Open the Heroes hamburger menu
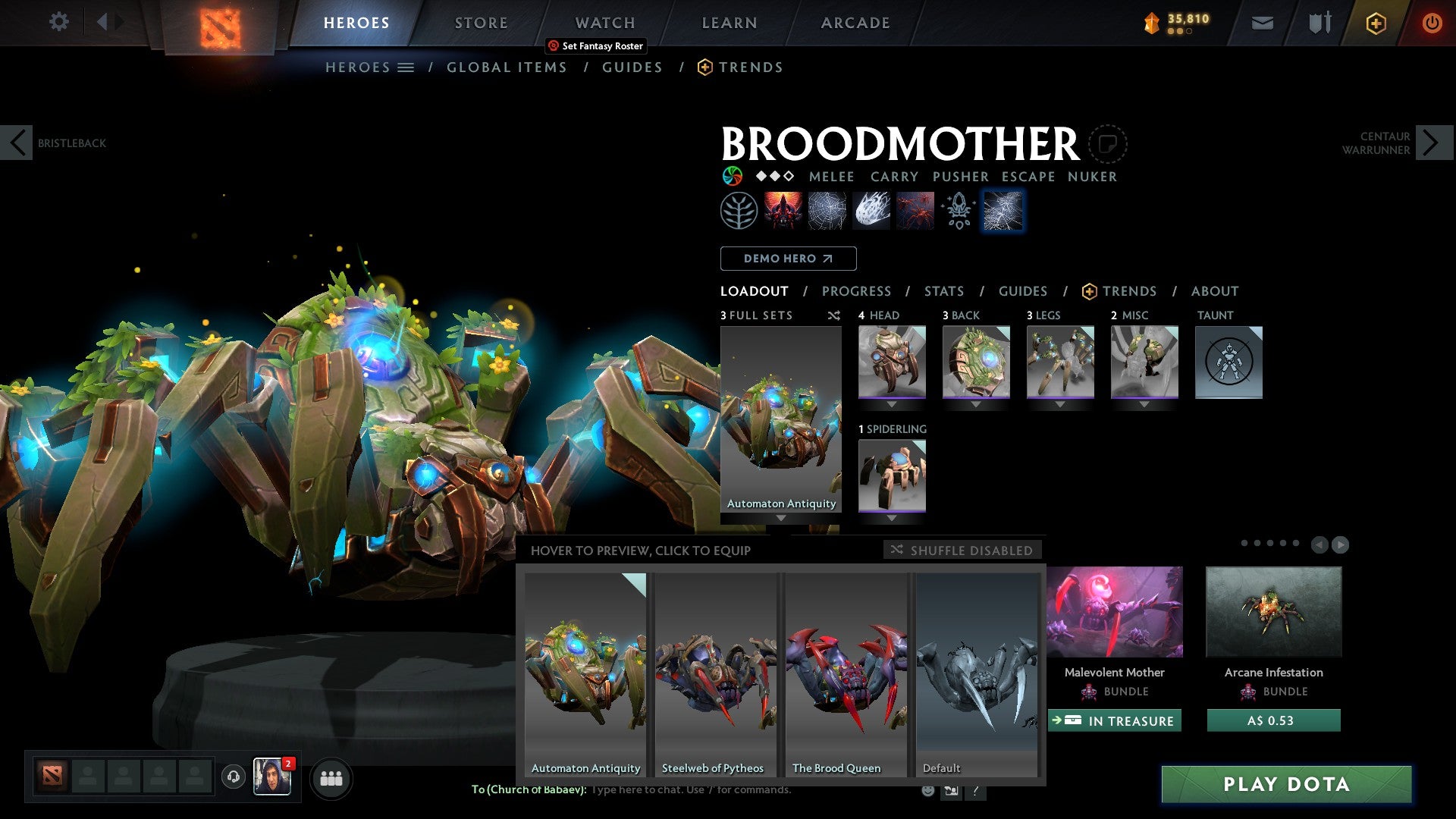 (406, 67)
